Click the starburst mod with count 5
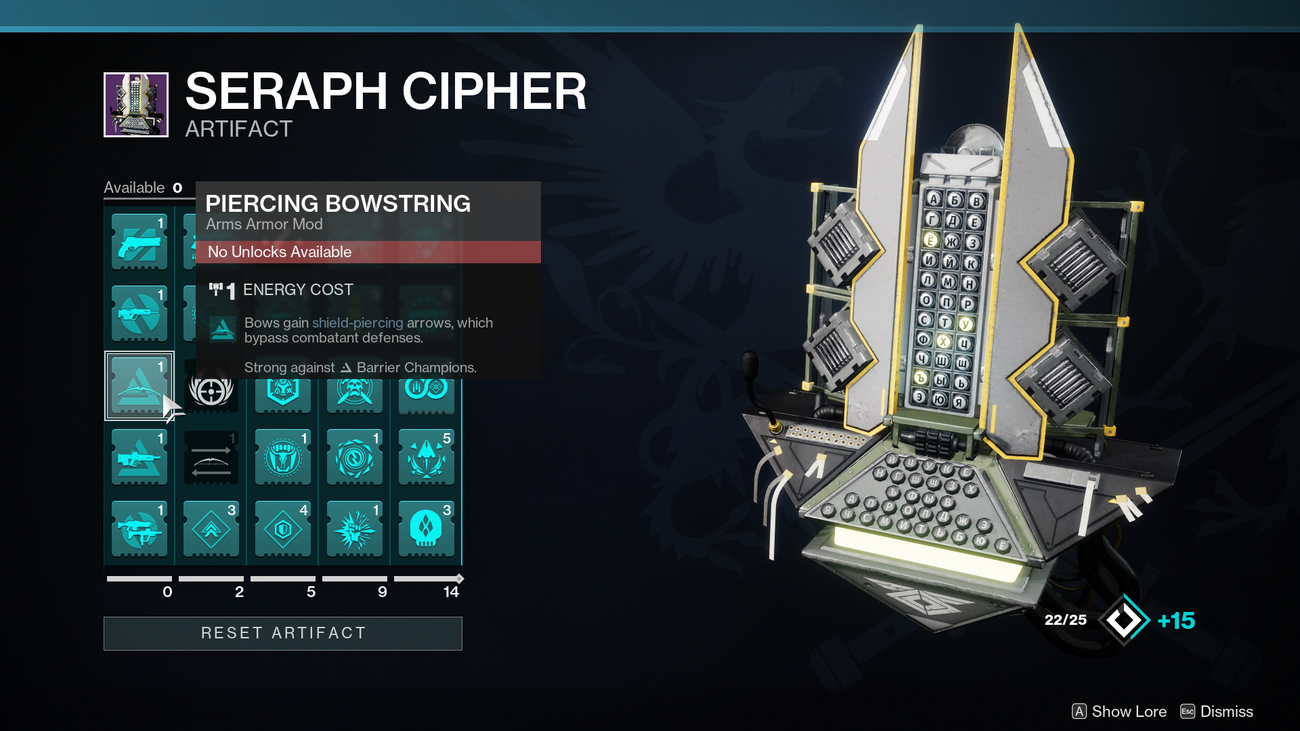Viewport: 1300px width, 731px height. tap(427, 457)
